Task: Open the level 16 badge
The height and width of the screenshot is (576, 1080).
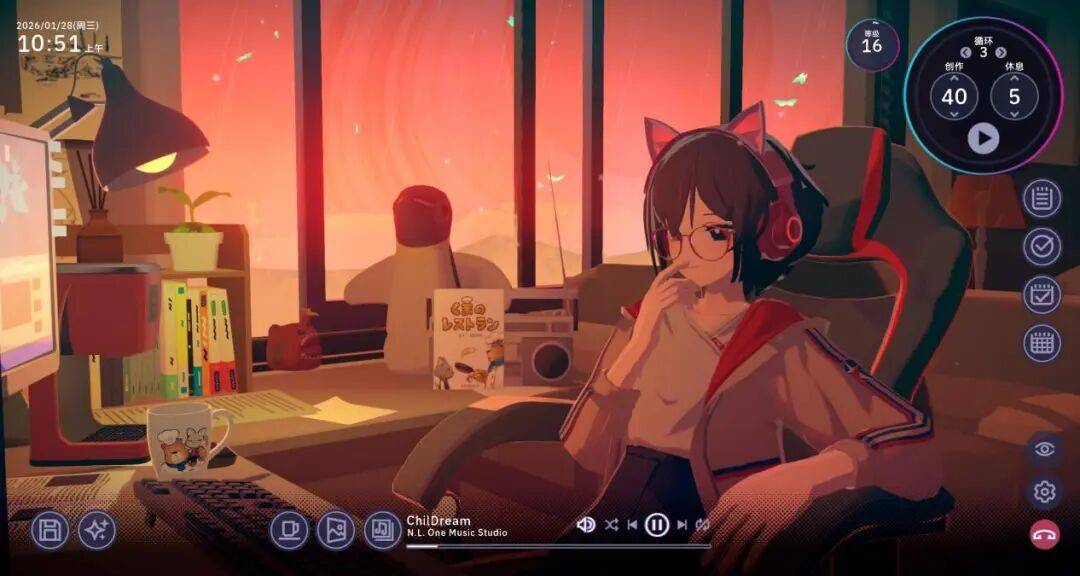Action: pyautogui.click(x=872, y=44)
